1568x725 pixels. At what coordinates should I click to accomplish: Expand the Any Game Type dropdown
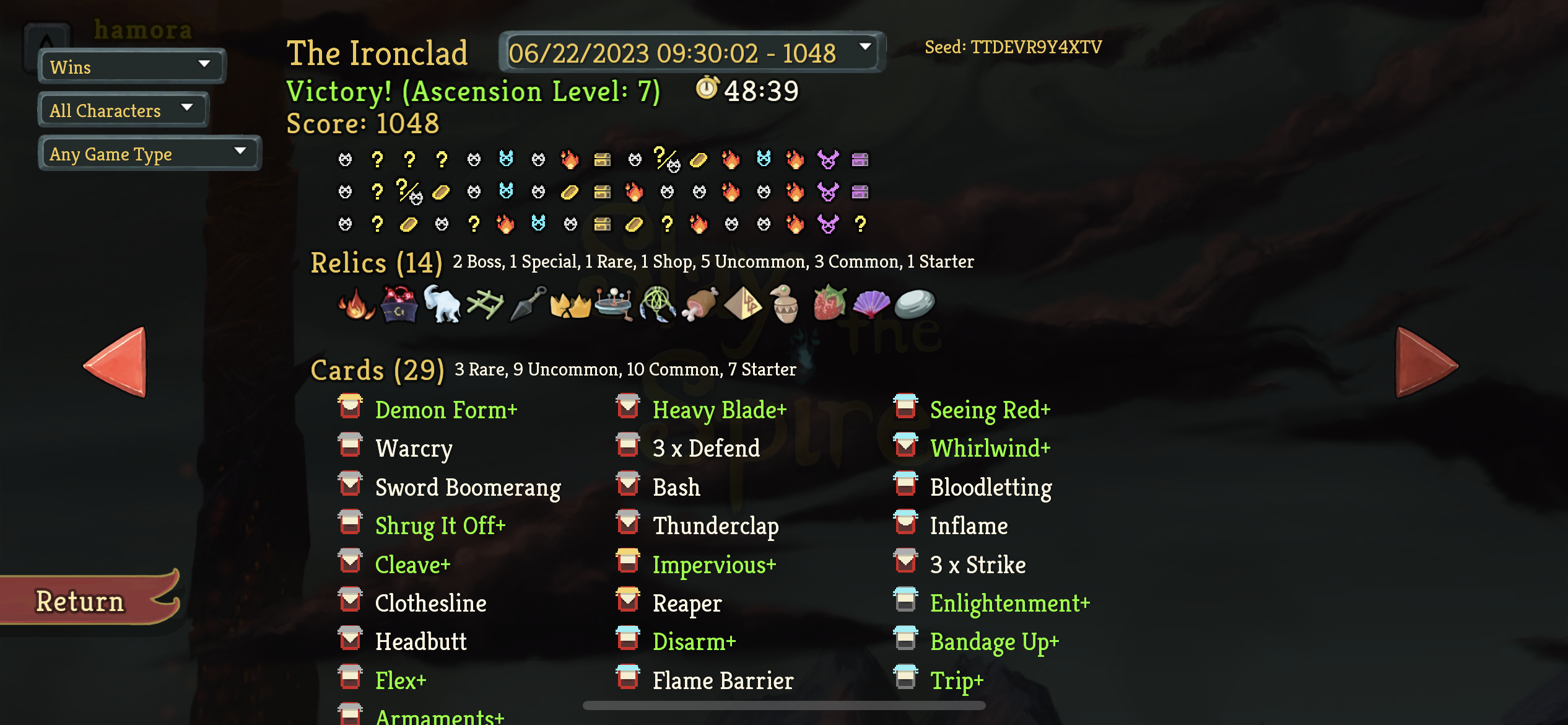(149, 153)
